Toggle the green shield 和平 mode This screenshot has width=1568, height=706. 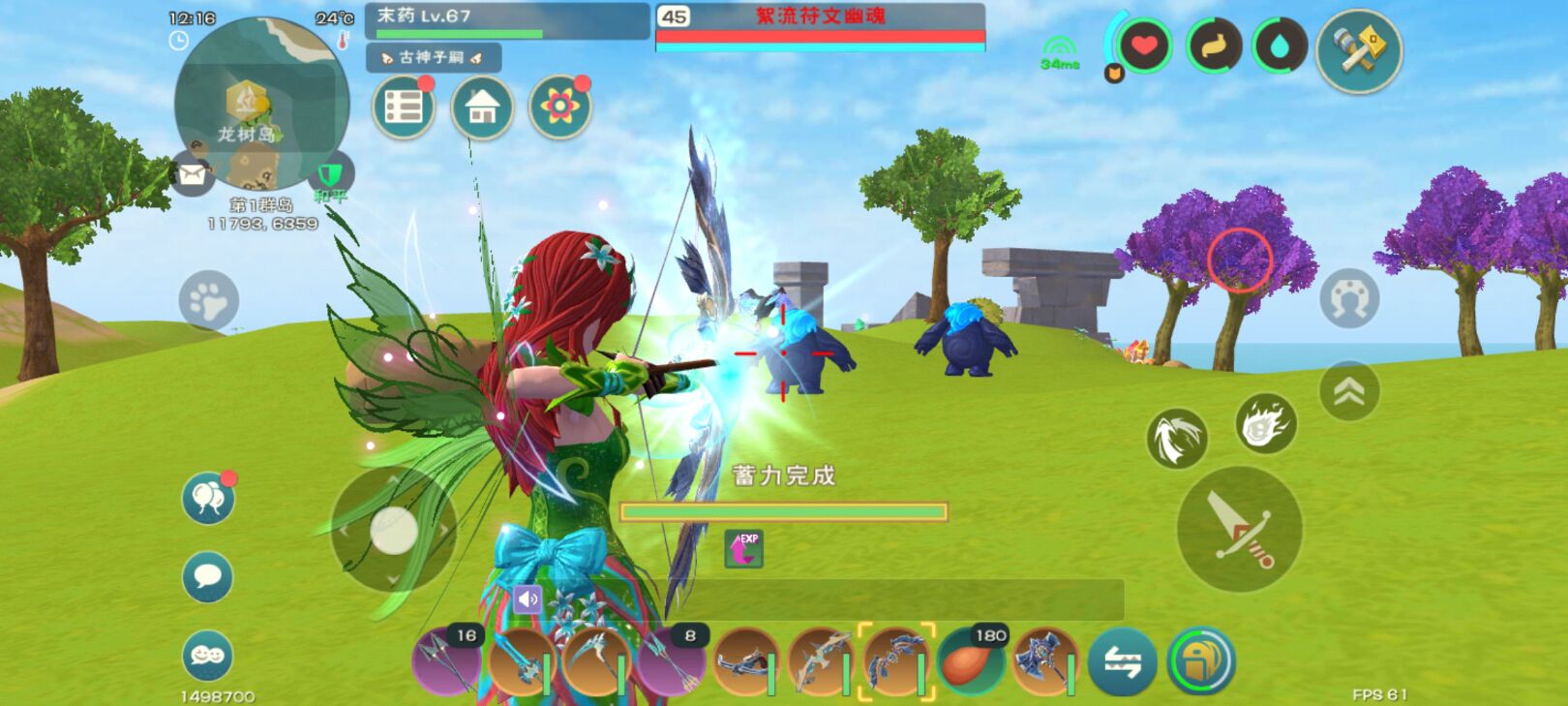(x=331, y=176)
